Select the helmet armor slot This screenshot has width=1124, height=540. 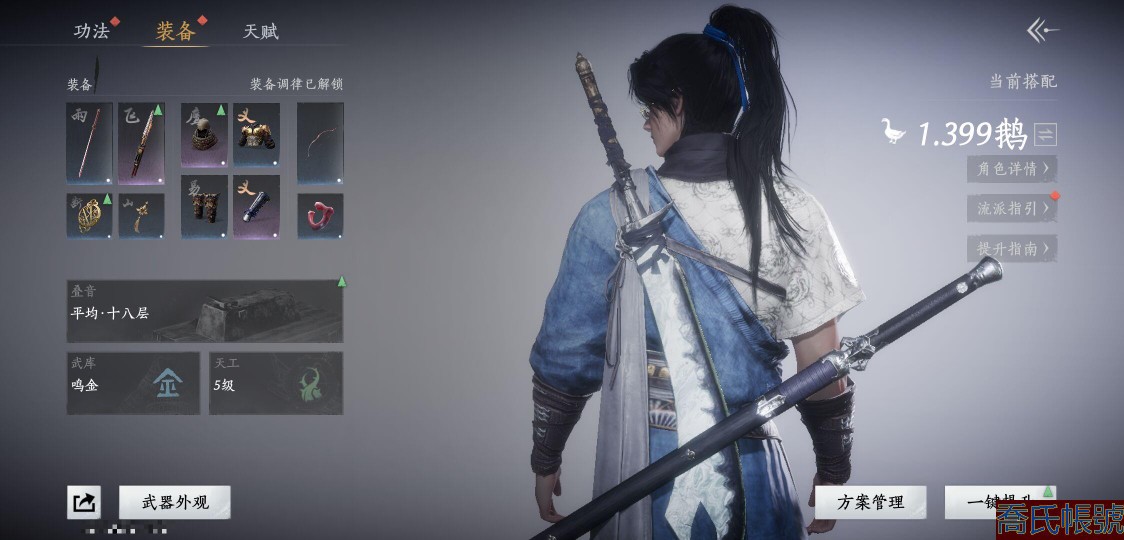(204, 134)
